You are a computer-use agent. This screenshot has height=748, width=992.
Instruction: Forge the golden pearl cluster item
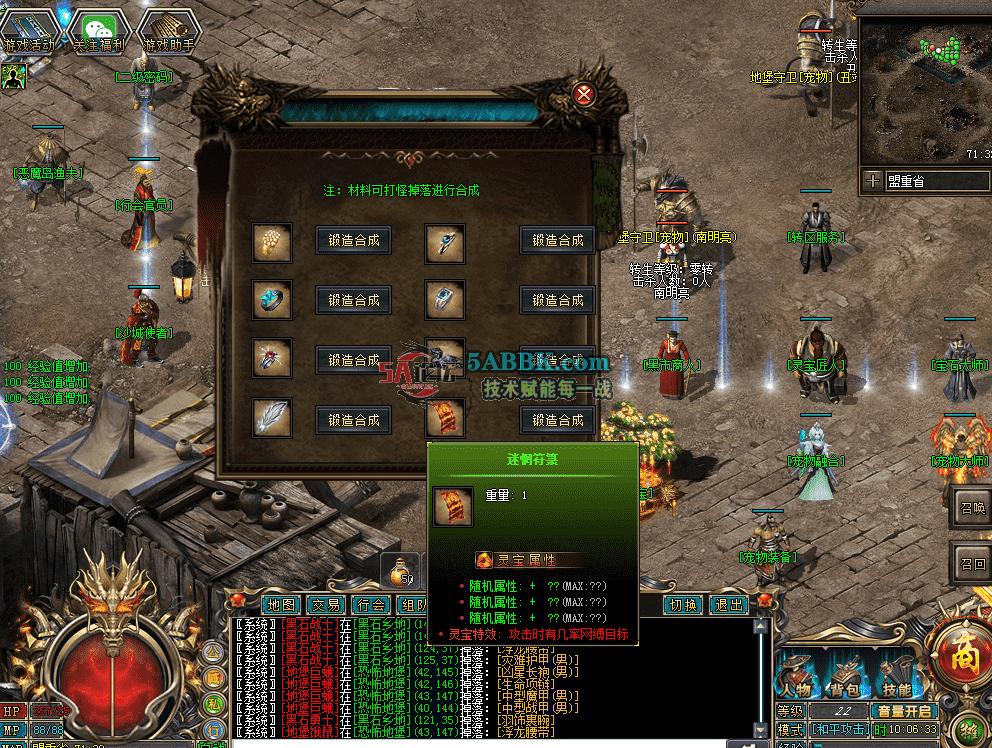[x=353, y=240]
